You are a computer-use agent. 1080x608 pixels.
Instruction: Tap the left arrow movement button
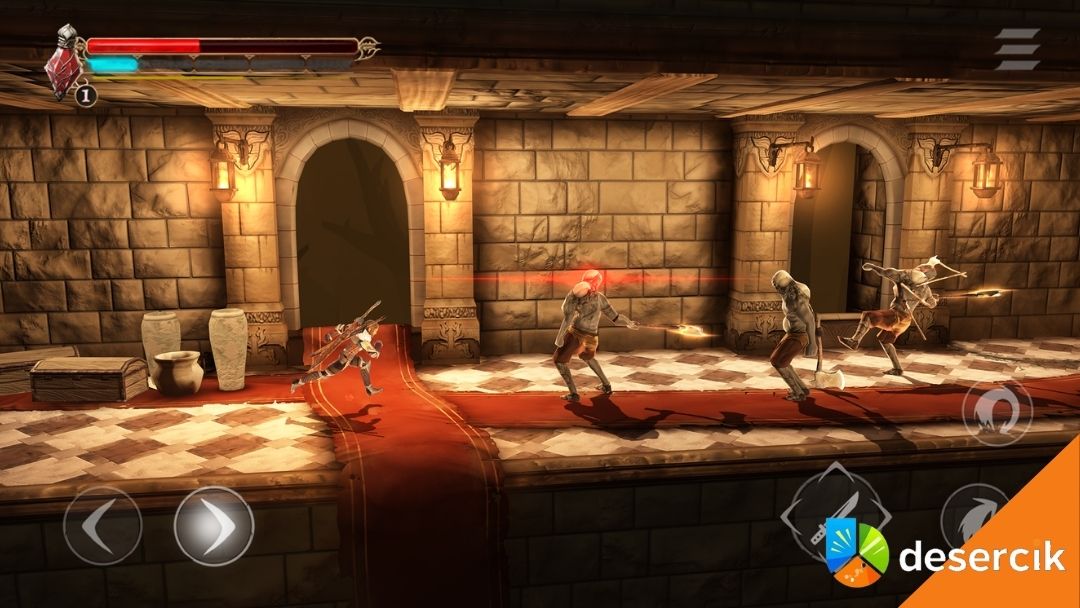coord(102,525)
